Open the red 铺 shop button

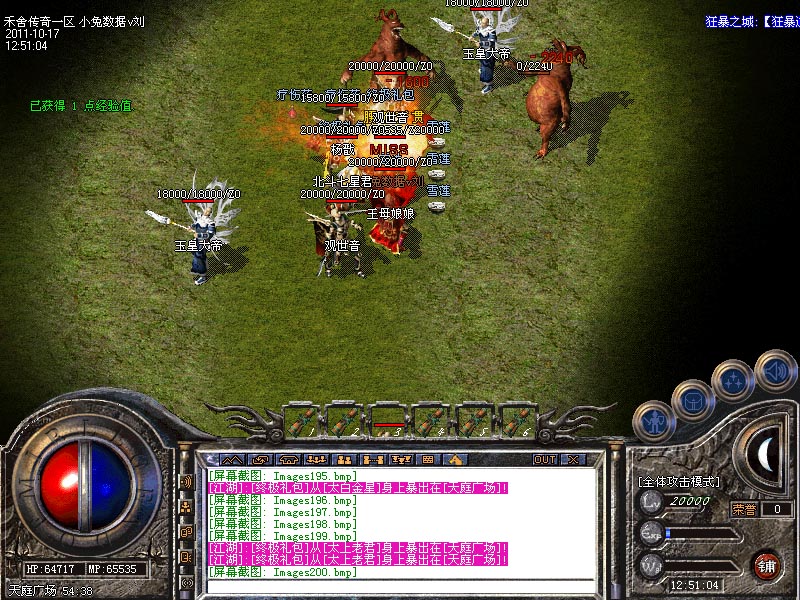pyautogui.click(x=767, y=565)
